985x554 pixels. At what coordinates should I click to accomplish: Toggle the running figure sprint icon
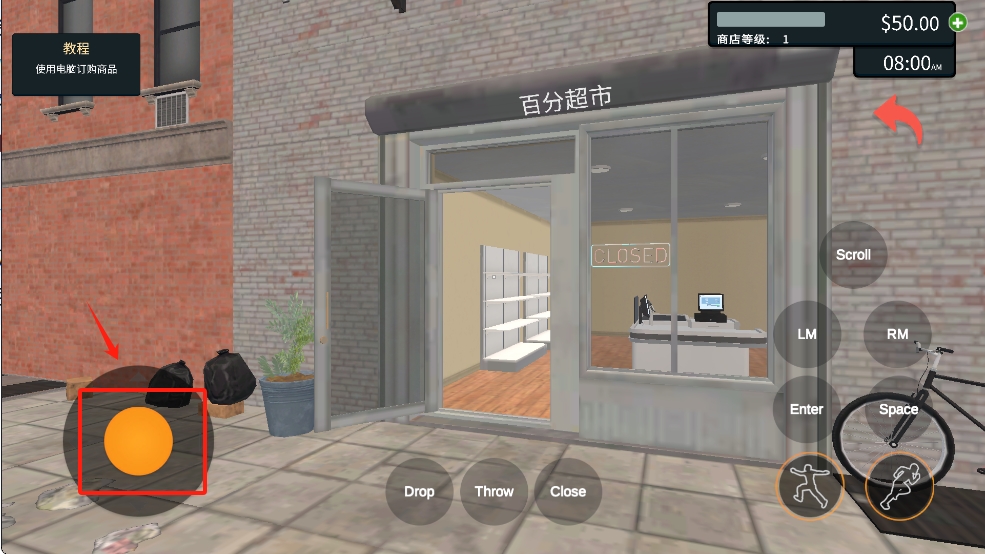pyautogui.click(x=899, y=486)
